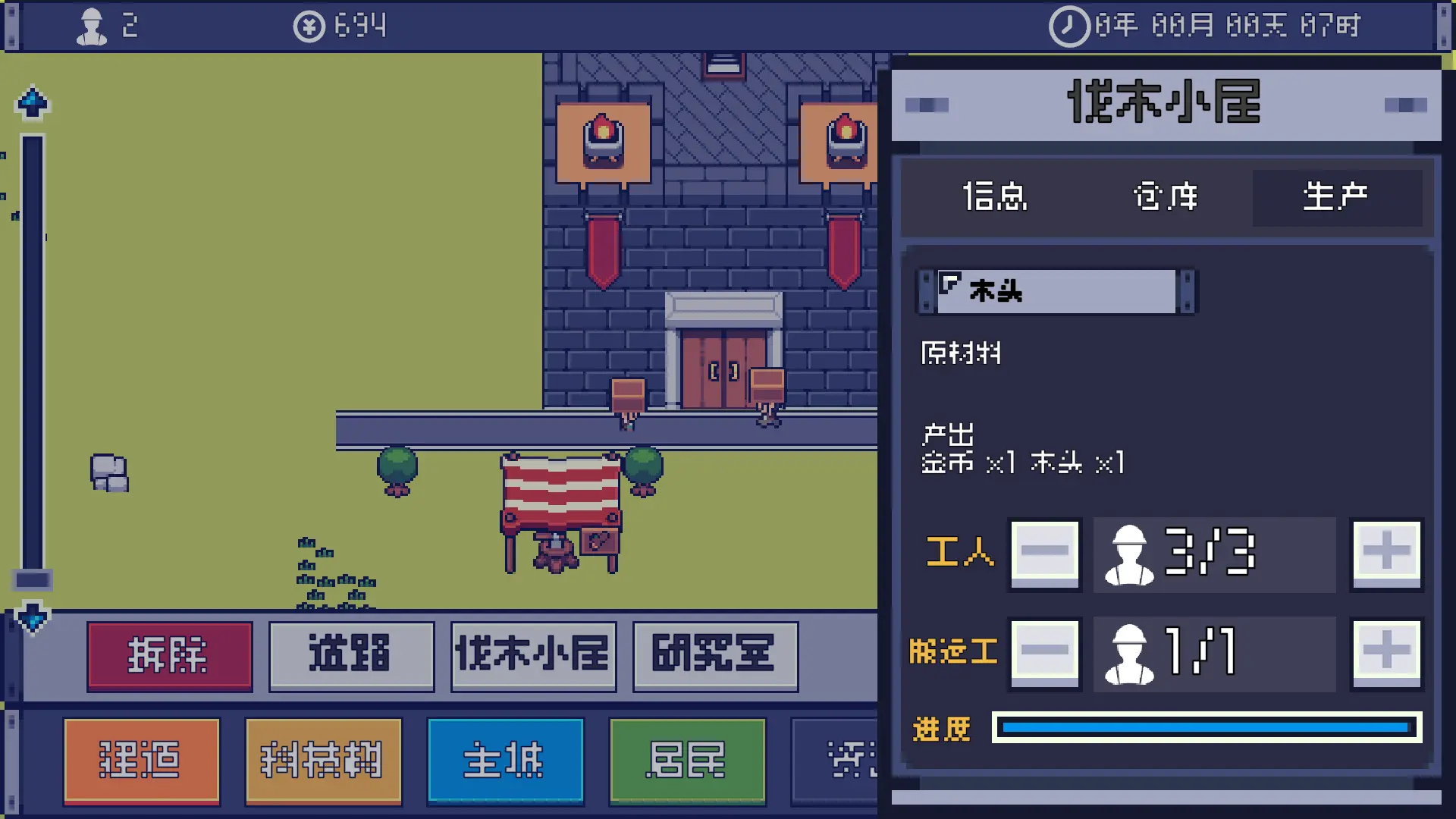Screen dimensions: 1456x819
Task: Select the 伐木小屋 build option
Action: point(532,656)
